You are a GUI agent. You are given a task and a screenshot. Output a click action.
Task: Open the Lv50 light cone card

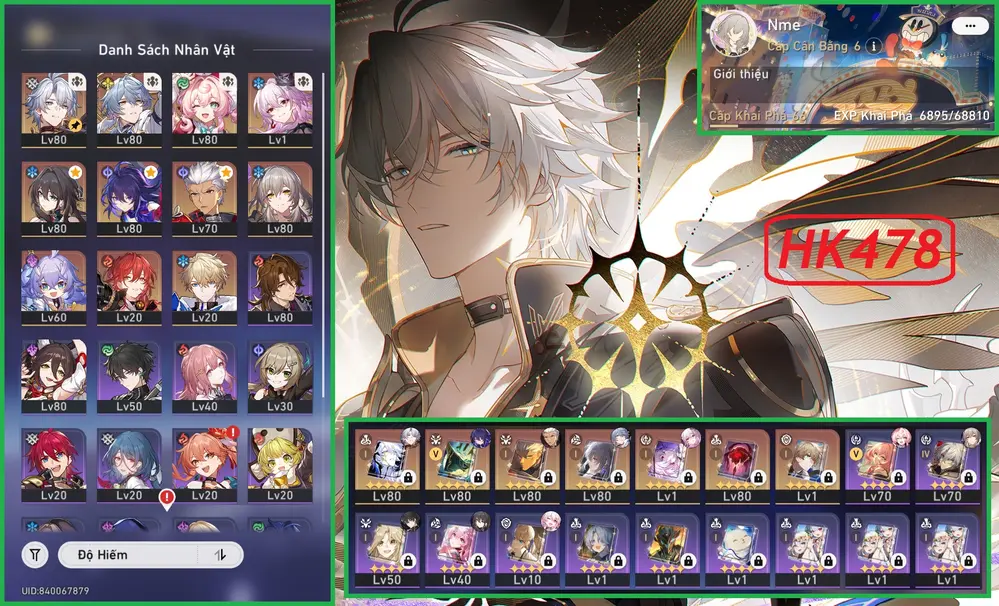[x=385, y=549]
